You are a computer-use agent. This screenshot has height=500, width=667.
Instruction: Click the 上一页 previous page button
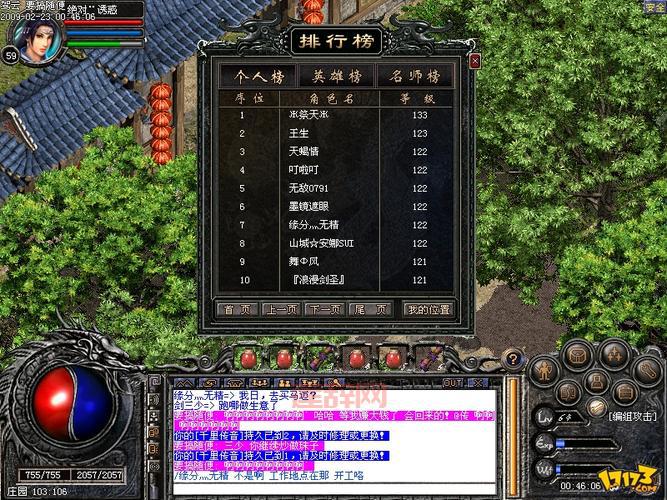280,310
